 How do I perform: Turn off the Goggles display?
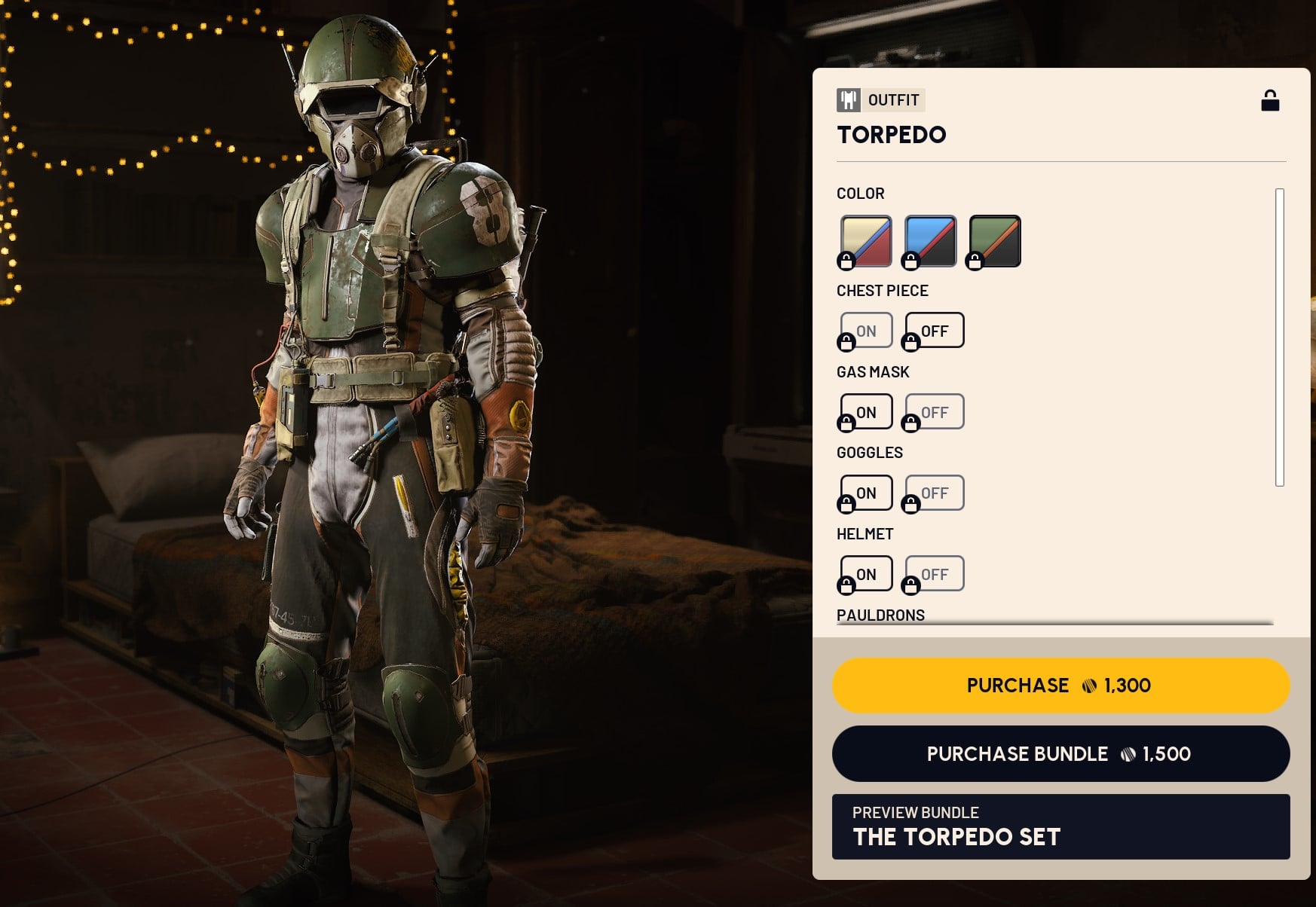pos(933,493)
